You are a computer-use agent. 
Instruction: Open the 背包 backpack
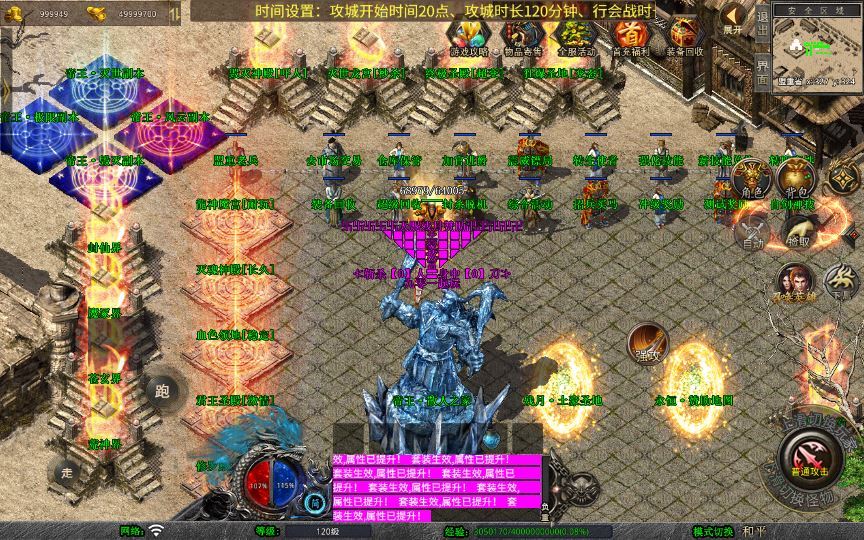click(797, 181)
